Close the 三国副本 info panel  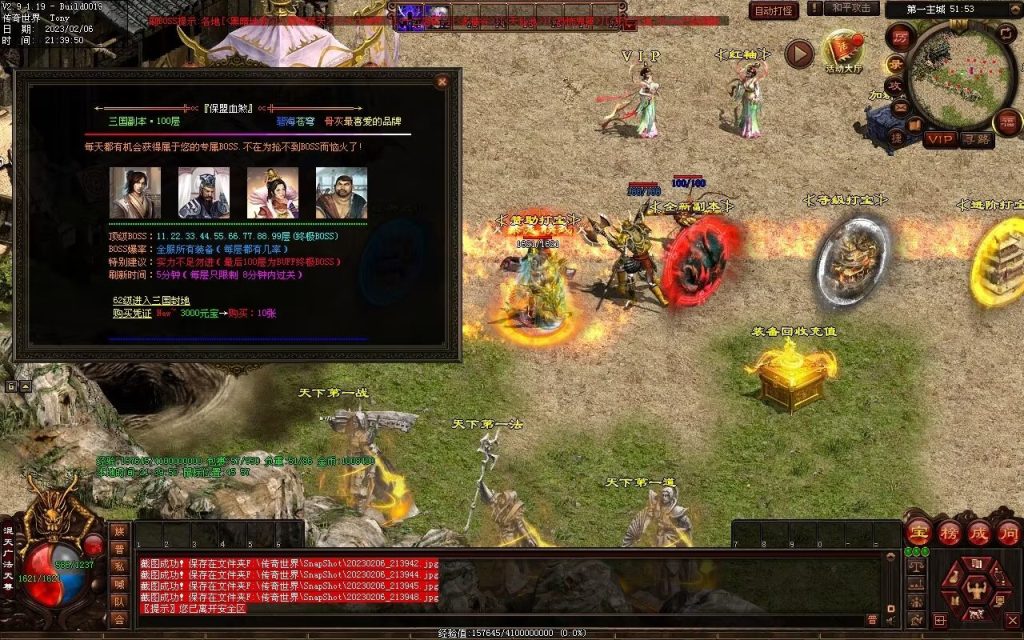click(442, 82)
